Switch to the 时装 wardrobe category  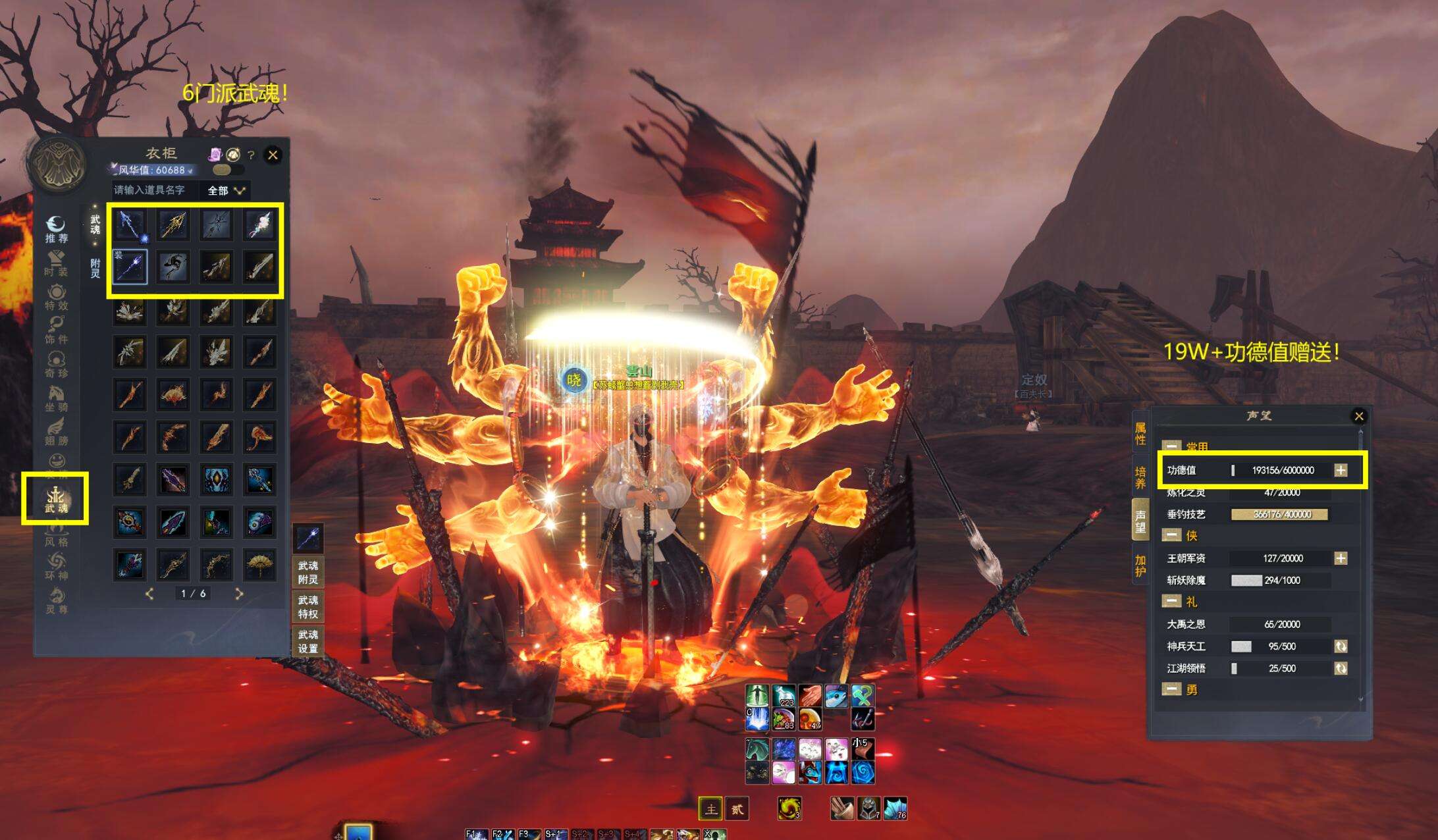click(56, 263)
